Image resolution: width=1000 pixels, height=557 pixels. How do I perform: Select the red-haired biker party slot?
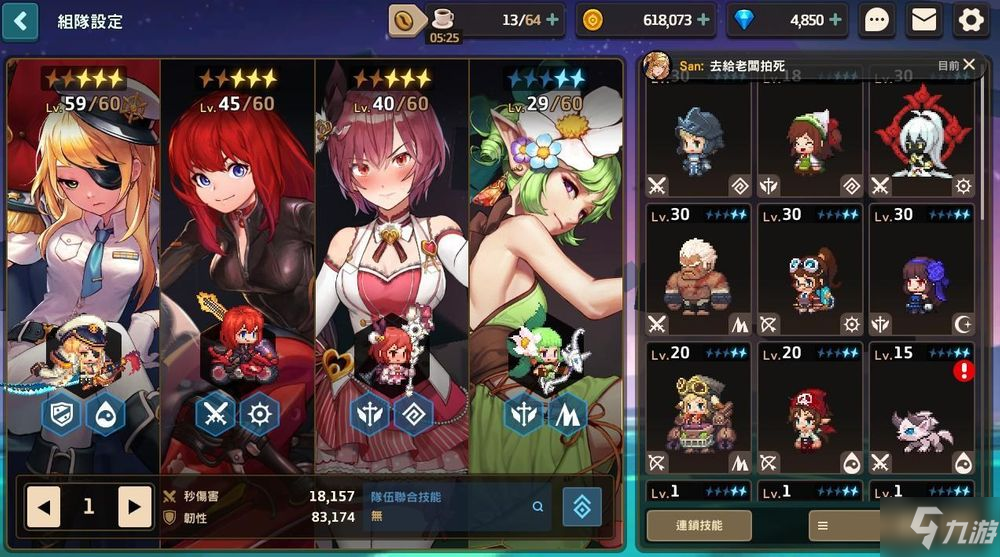tap(237, 250)
